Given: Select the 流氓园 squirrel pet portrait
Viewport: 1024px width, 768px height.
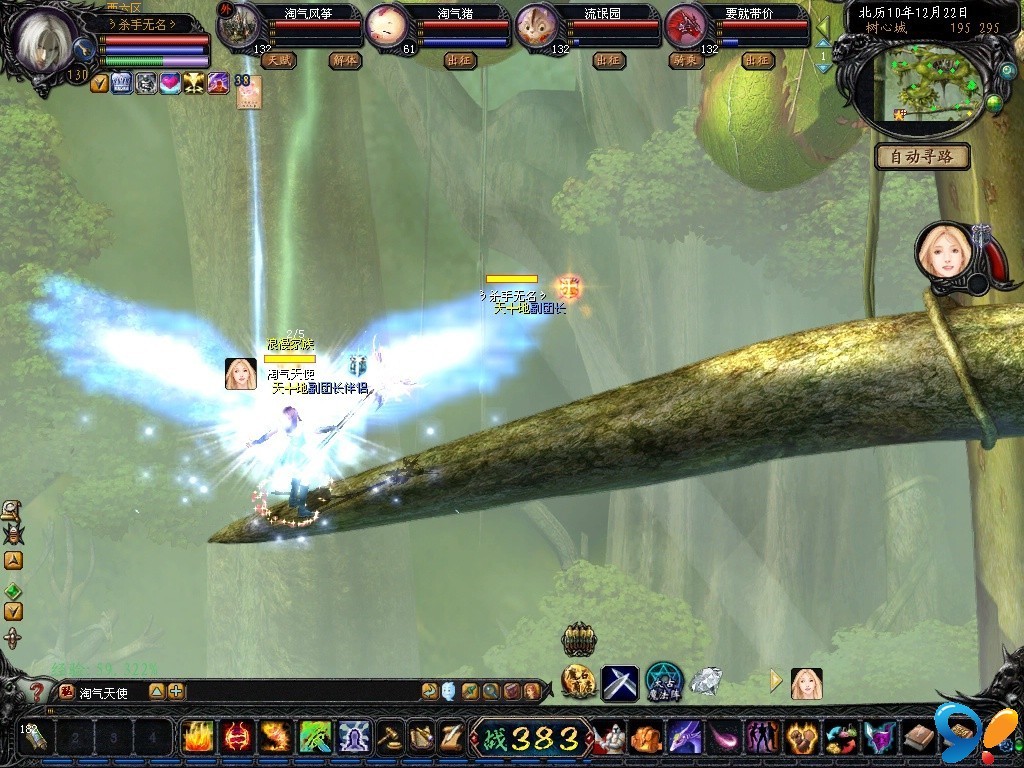Looking at the screenshot, I should (536, 27).
